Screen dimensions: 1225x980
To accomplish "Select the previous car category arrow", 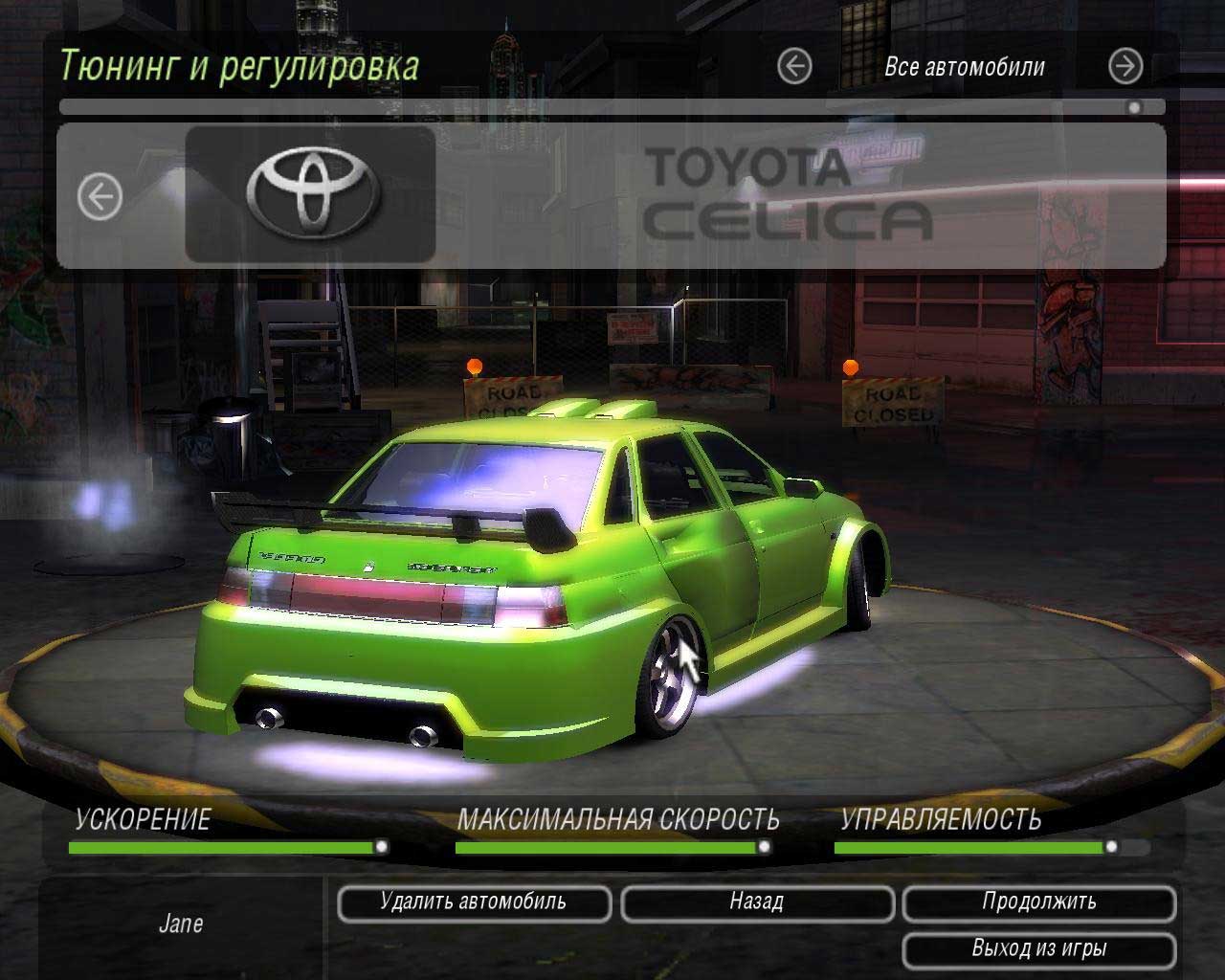I will pyautogui.click(x=794, y=67).
